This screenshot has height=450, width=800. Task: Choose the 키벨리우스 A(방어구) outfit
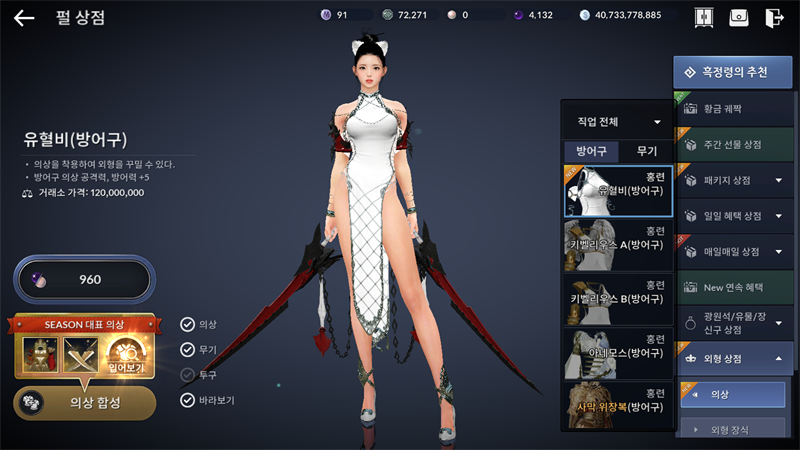pyautogui.click(x=617, y=245)
